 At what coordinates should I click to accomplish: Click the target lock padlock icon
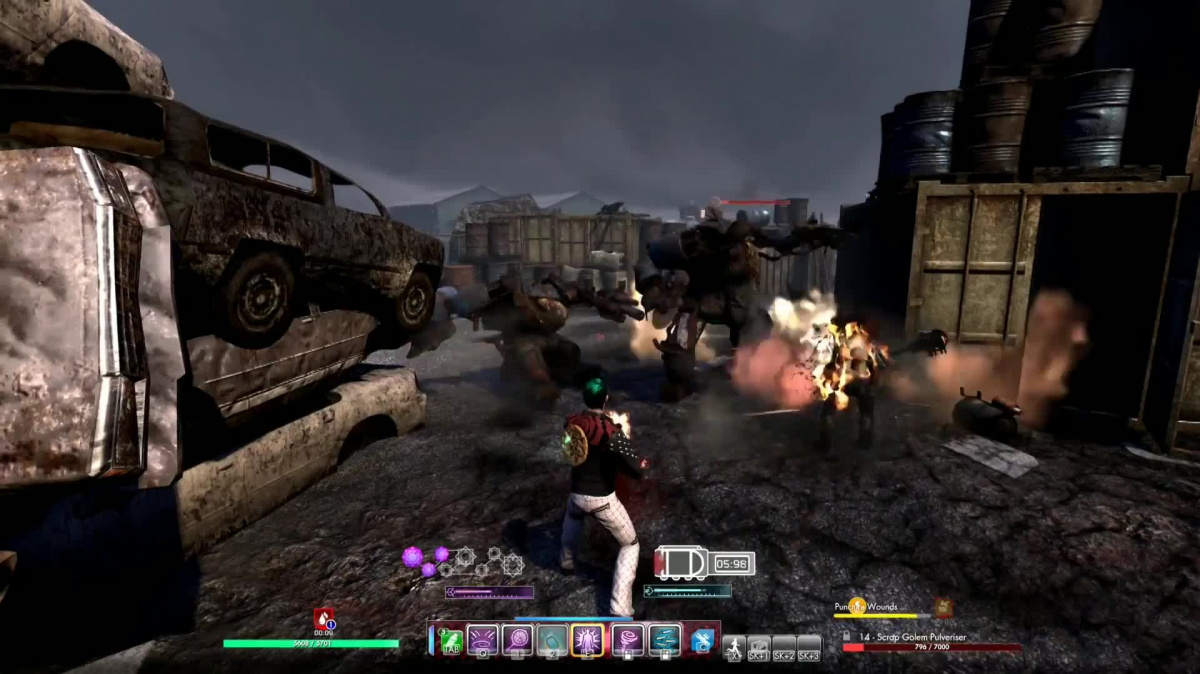pos(847,635)
